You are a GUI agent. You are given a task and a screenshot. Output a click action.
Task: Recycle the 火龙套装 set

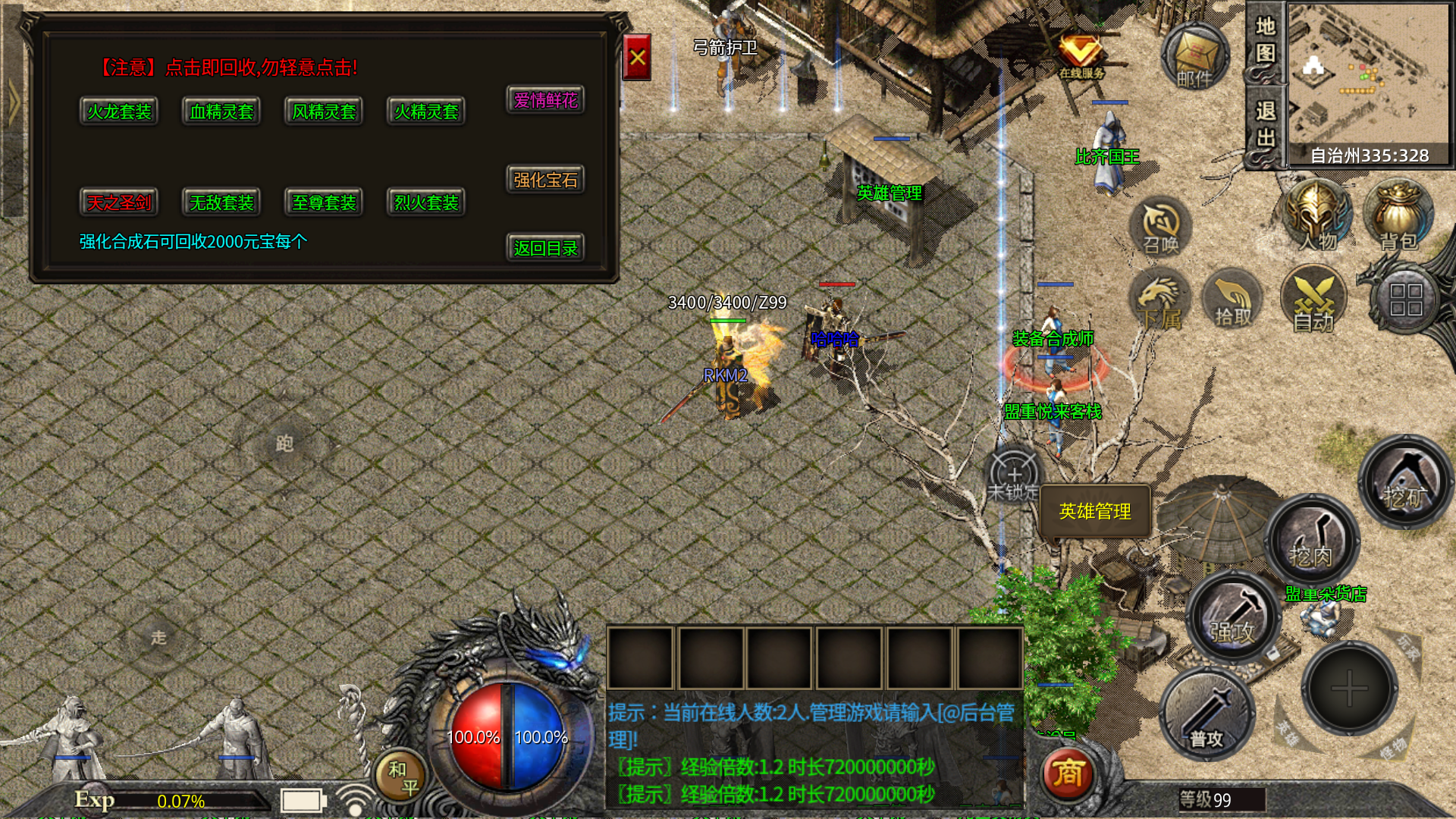[119, 112]
